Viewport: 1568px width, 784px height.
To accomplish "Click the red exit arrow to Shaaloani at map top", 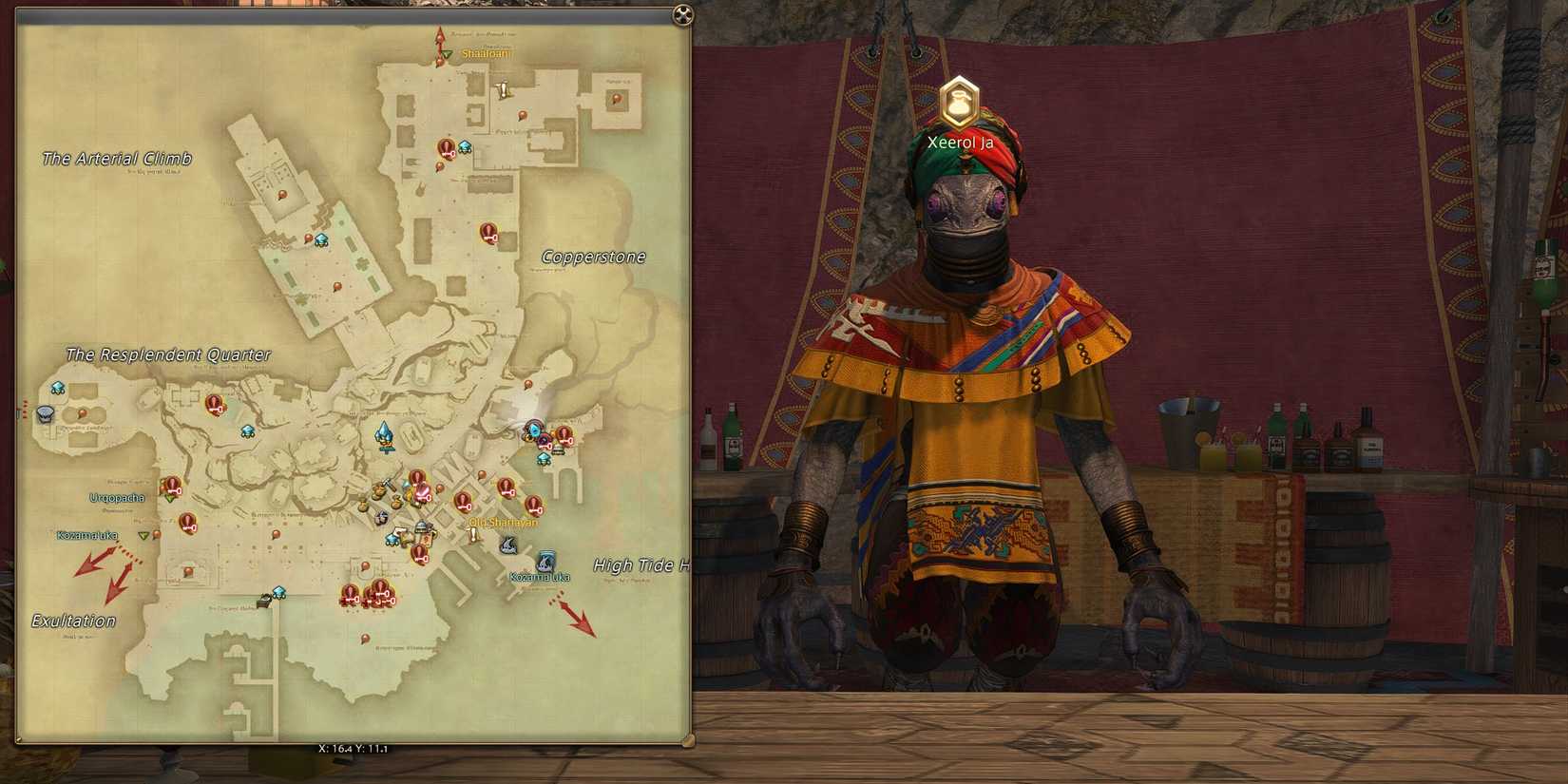I will pyautogui.click(x=439, y=41).
